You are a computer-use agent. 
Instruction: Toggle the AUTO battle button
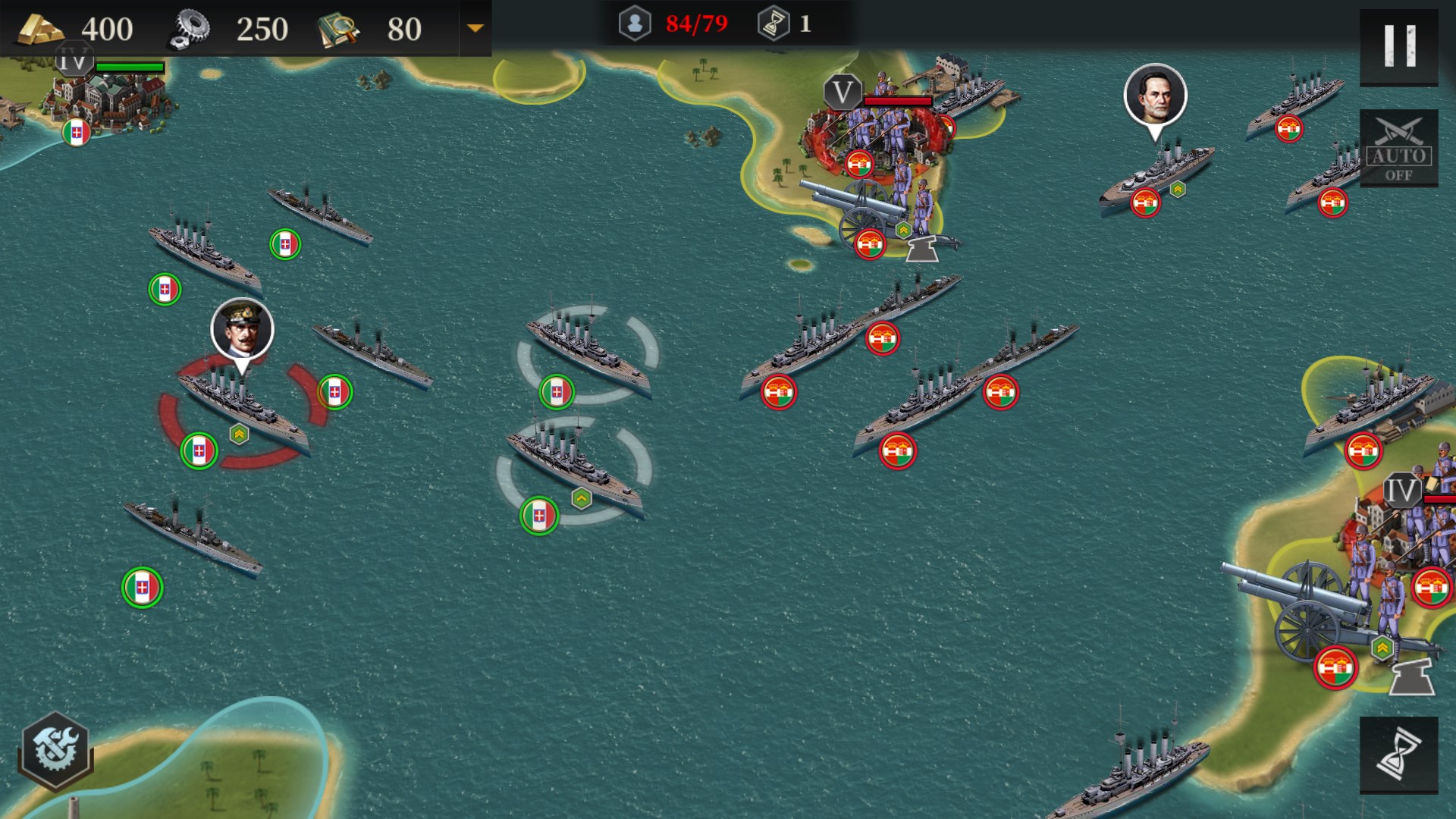(x=1398, y=149)
